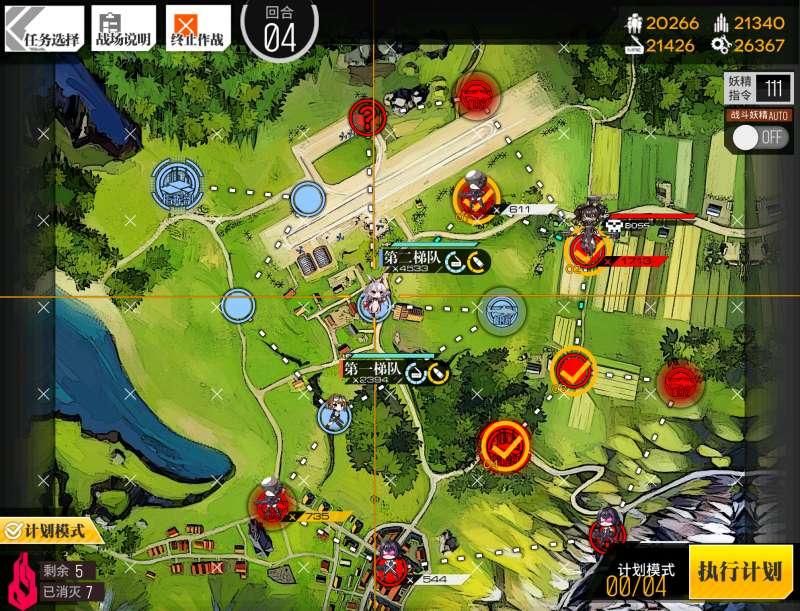This screenshot has height=611, width=800.
Task: Select the blue command post node
Action: pyautogui.click(x=177, y=186)
